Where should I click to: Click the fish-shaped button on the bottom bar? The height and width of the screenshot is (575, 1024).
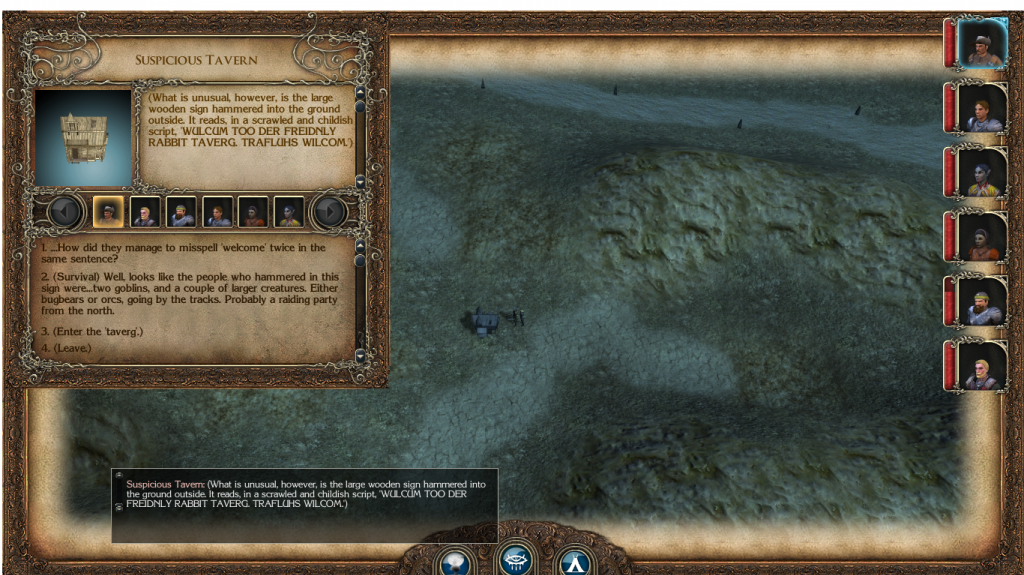click(517, 559)
